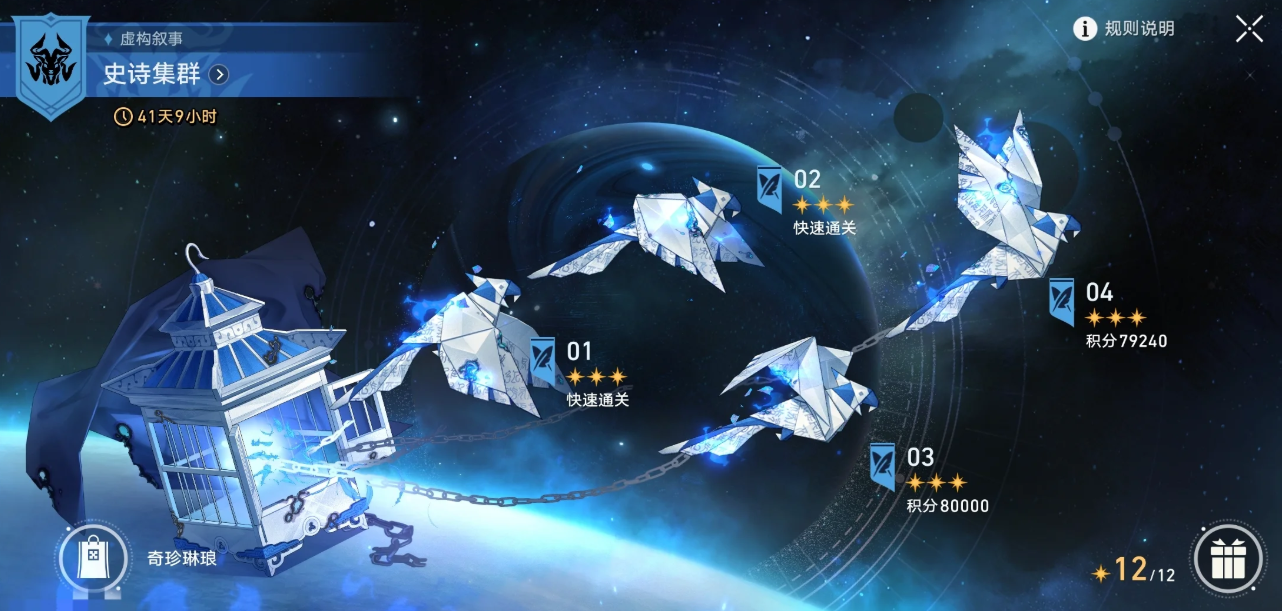Image resolution: width=1282 pixels, height=611 pixels.
Task: Open the 规则说明 rules info
Action: coord(1125,29)
